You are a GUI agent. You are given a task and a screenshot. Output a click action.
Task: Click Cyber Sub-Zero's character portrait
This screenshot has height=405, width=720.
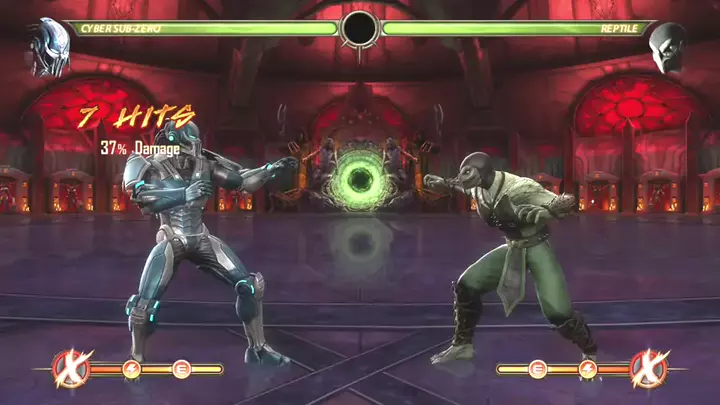[47, 47]
